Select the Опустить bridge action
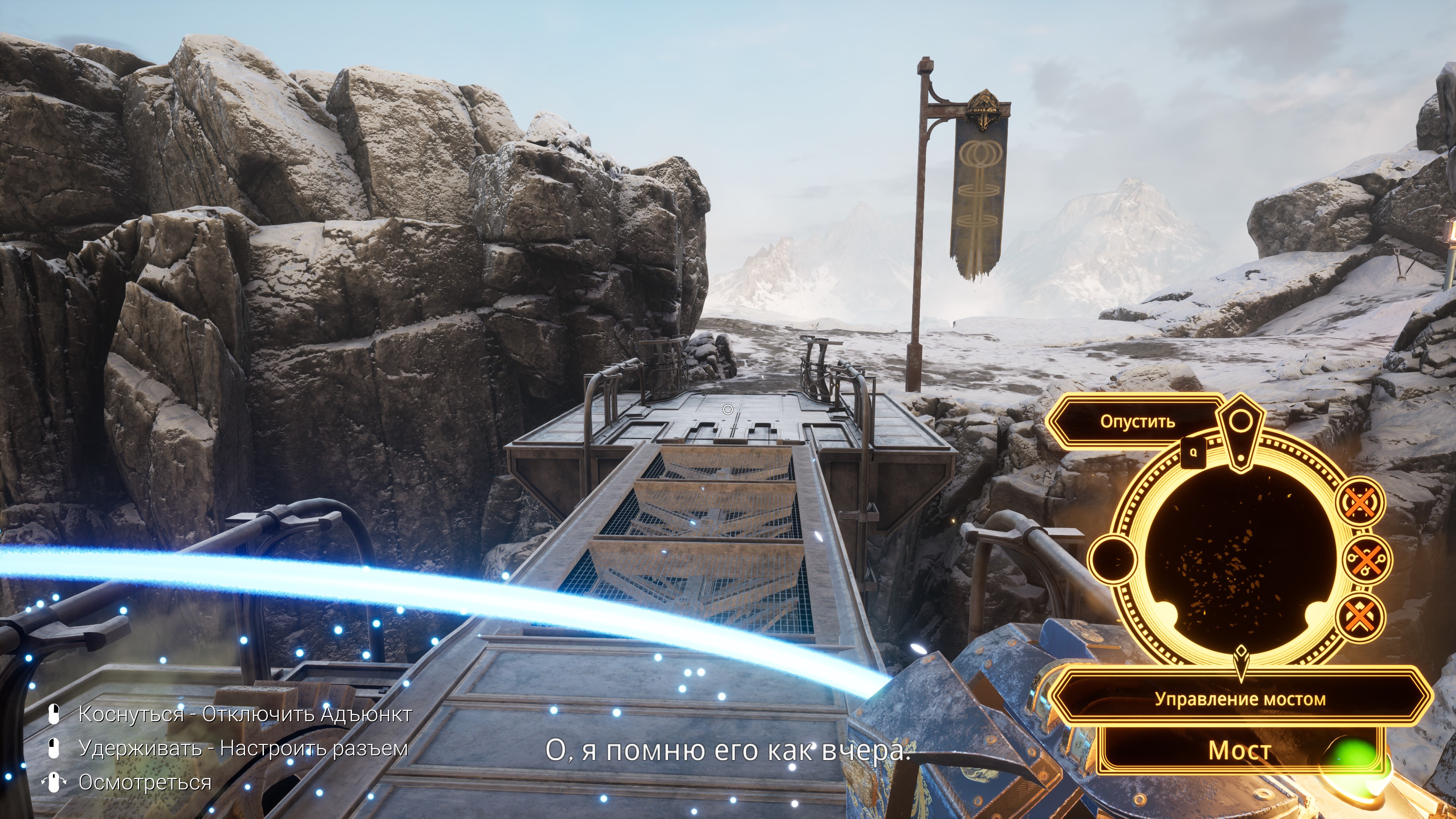 (1137, 422)
